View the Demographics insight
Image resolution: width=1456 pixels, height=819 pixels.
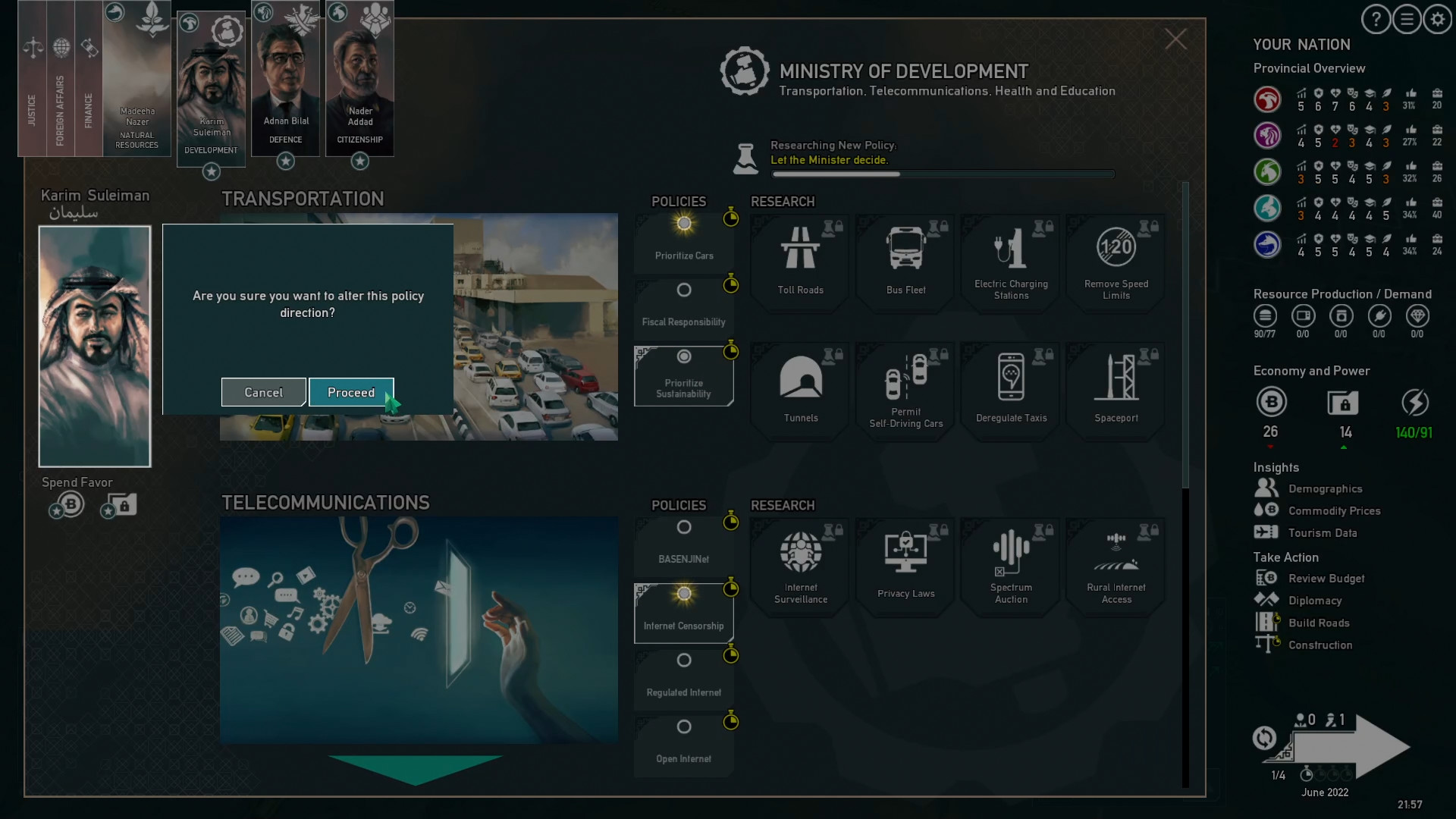click(x=1326, y=488)
